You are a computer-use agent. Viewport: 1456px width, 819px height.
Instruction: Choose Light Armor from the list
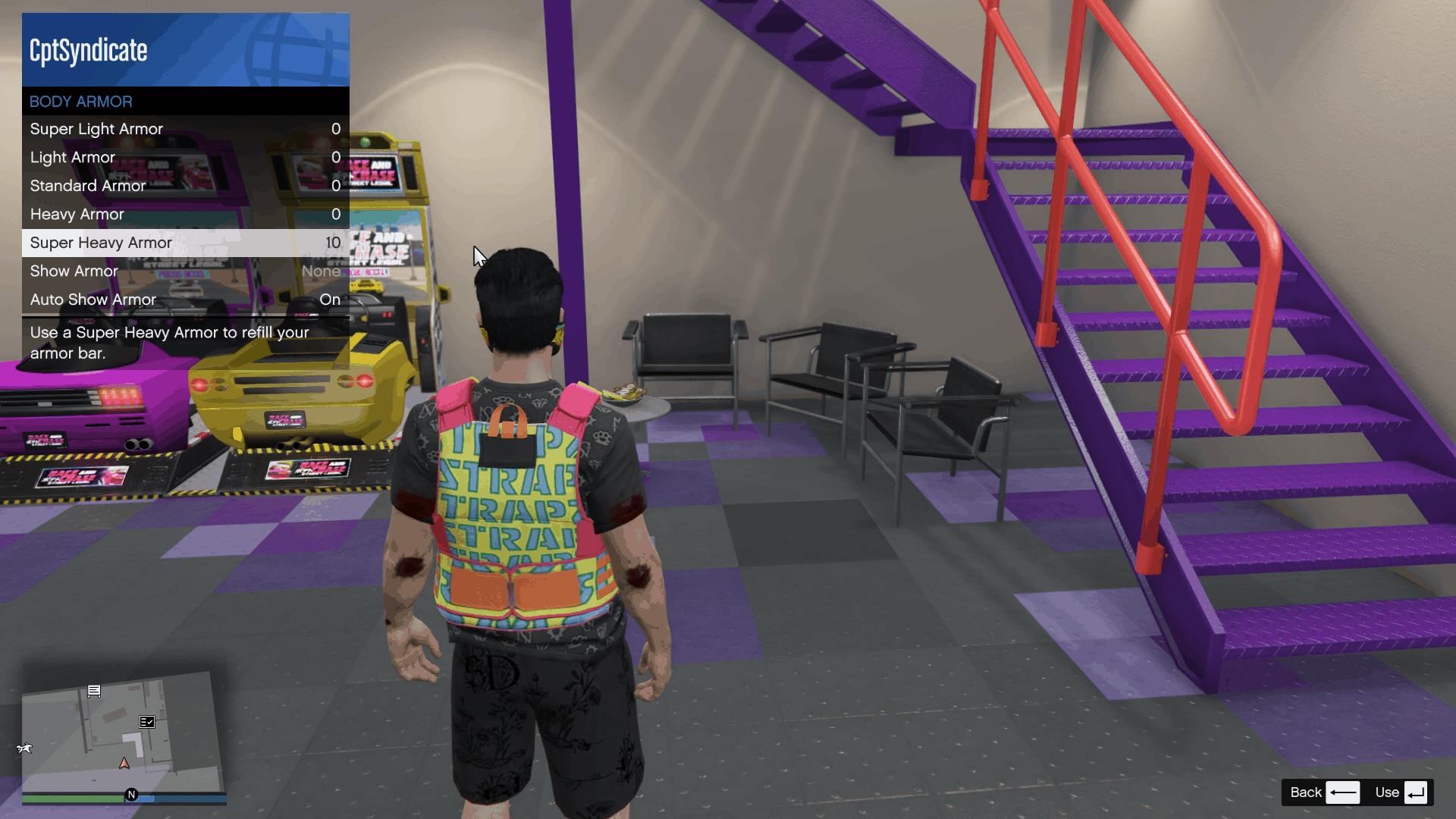click(x=185, y=158)
